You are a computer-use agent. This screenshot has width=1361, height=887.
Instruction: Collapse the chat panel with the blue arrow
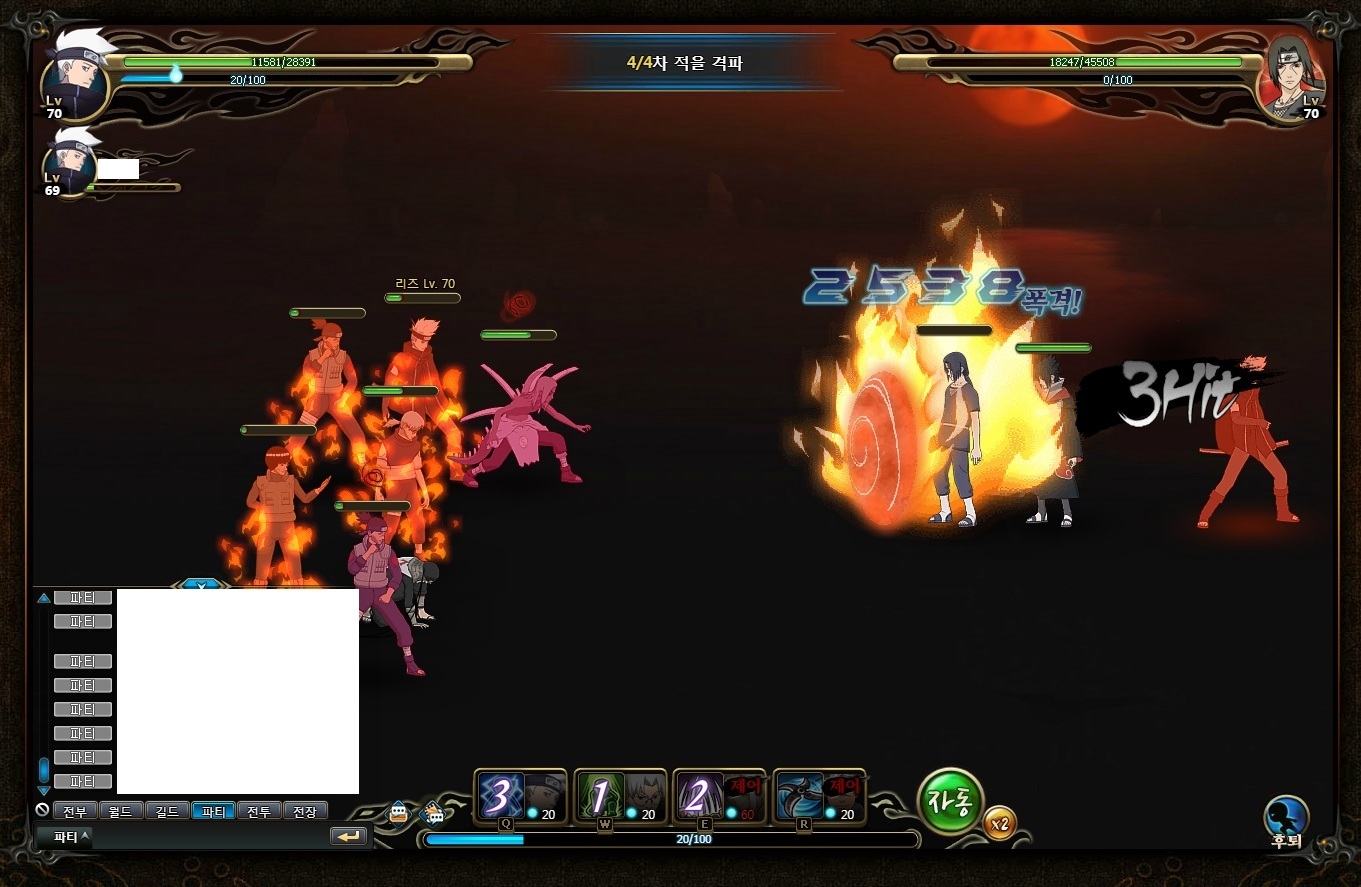[x=201, y=584]
